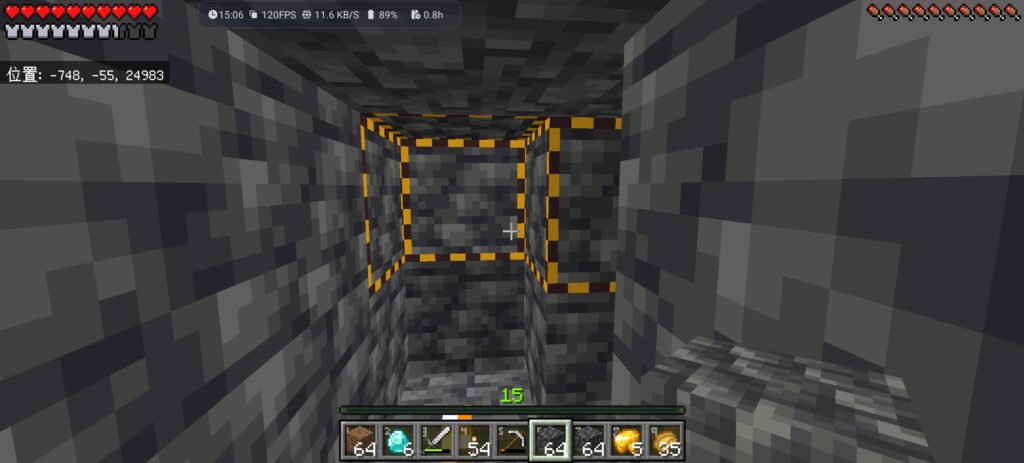The height and width of the screenshot is (463, 1024).
Task: Equip the iron sword from the hotbar
Action: coord(437,439)
